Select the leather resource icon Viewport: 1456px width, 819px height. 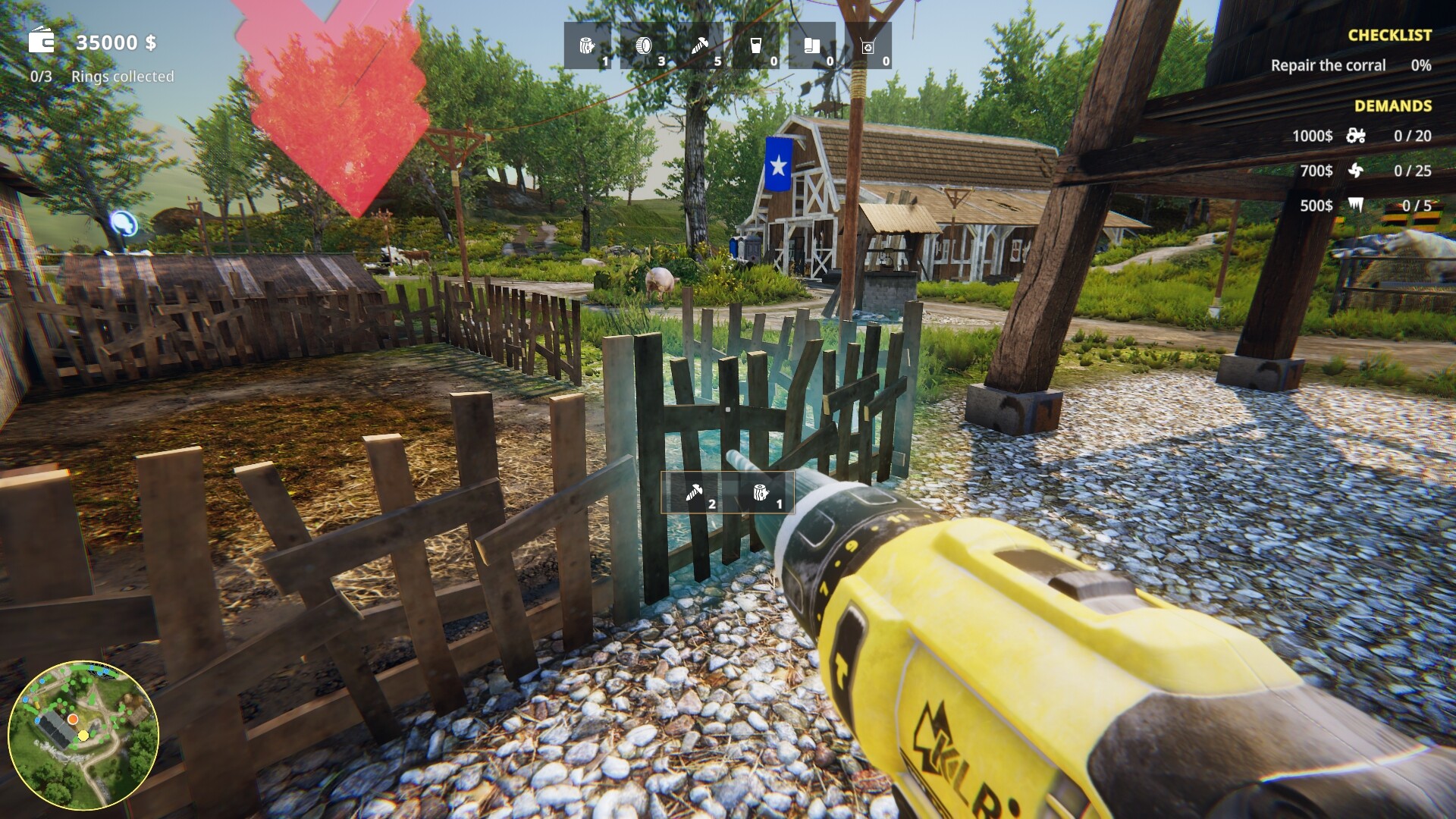click(x=814, y=45)
